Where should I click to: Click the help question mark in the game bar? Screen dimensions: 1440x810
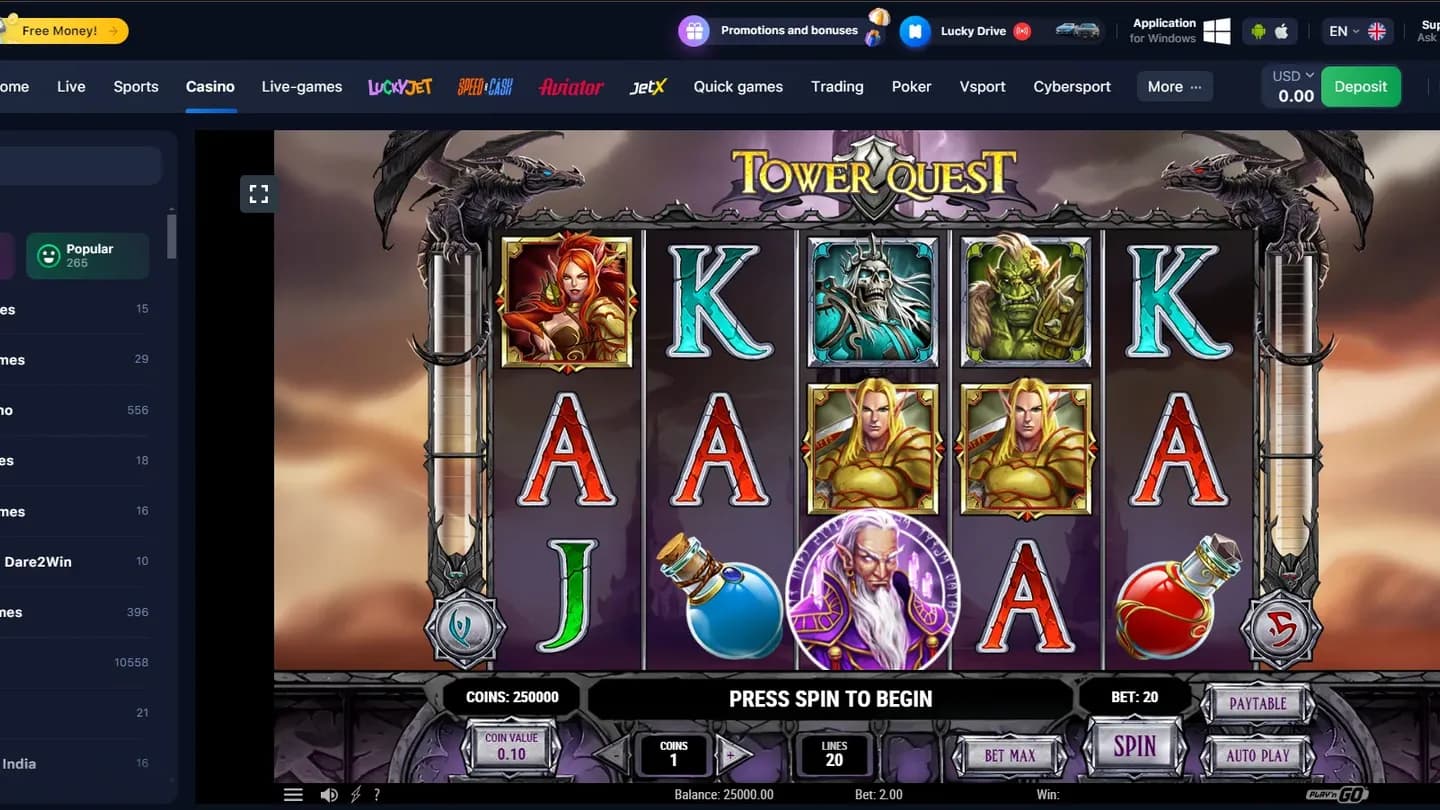coord(377,794)
